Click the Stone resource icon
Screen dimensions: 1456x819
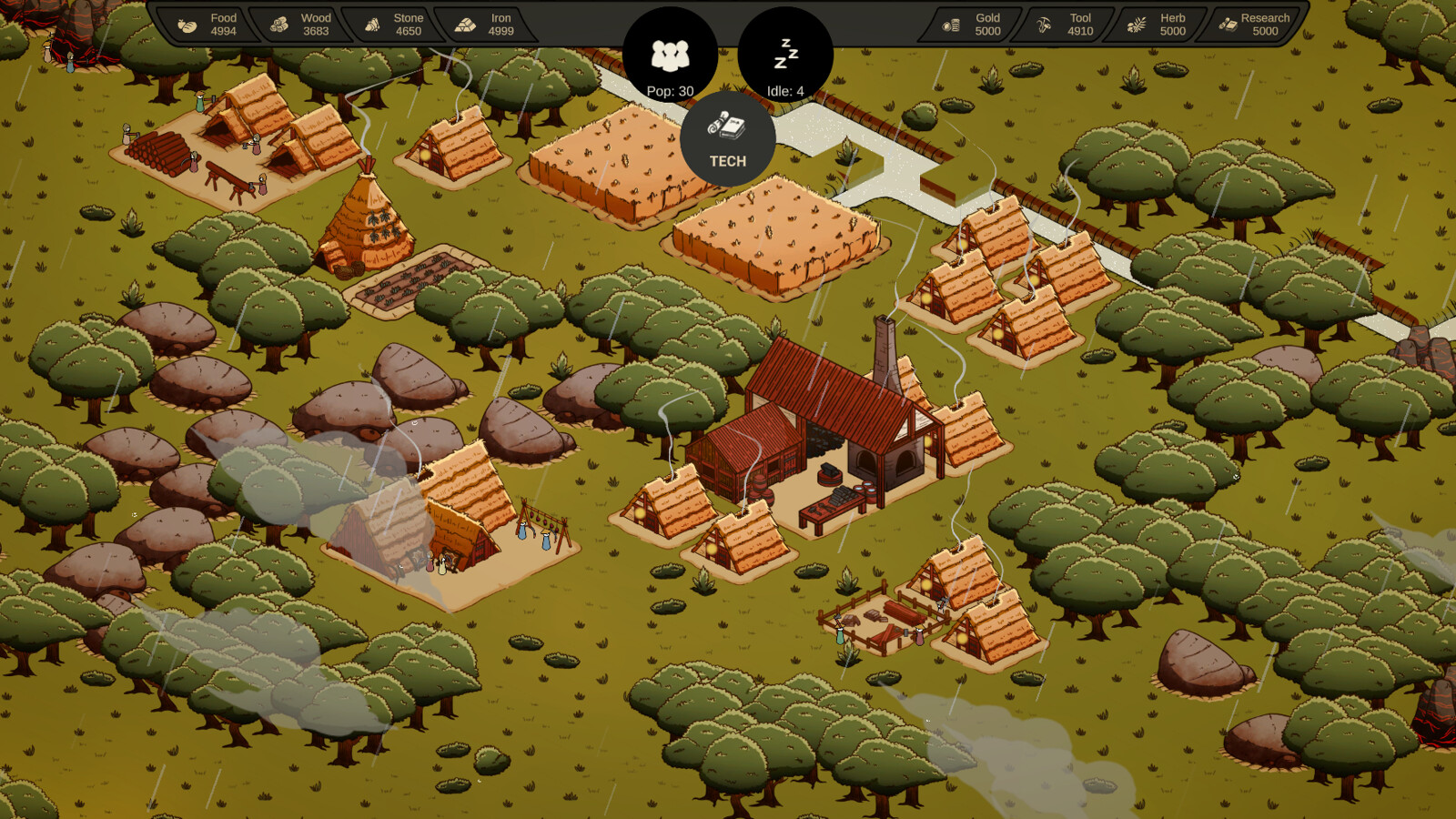coord(373,25)
